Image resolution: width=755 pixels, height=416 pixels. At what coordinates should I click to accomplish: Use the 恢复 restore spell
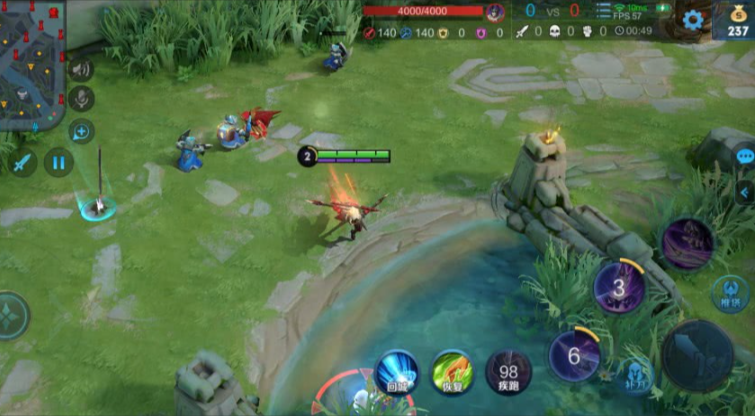[x=452, y=371]
